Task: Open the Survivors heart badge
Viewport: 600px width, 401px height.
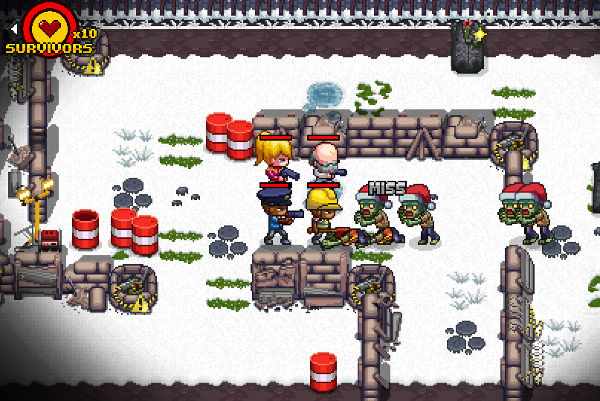Action: click(47, 27)
